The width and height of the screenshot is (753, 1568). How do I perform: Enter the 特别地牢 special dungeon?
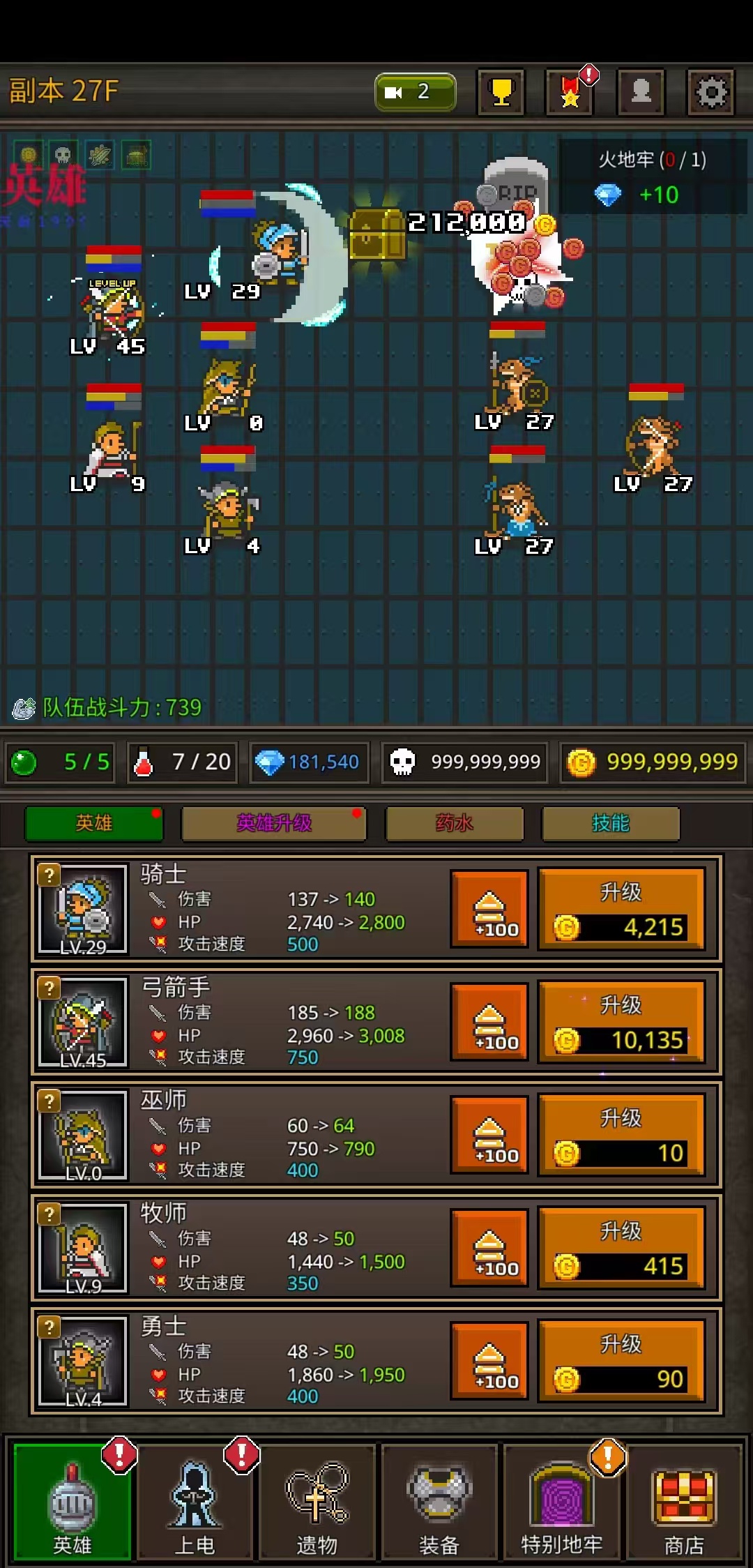pyautogui.click(x=562, y=1507)
